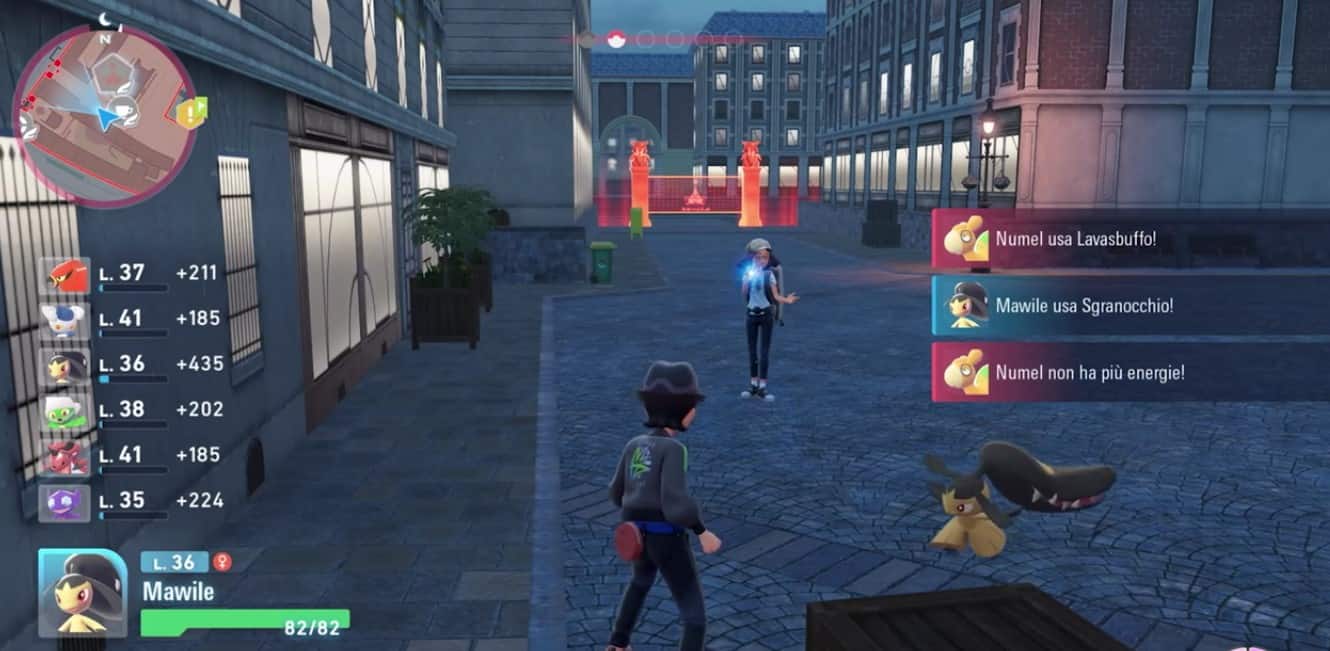Choose the green level 38 party Pokémon
The height and width of the screenshot is (651, 1330).
click(x=64, y=411)
